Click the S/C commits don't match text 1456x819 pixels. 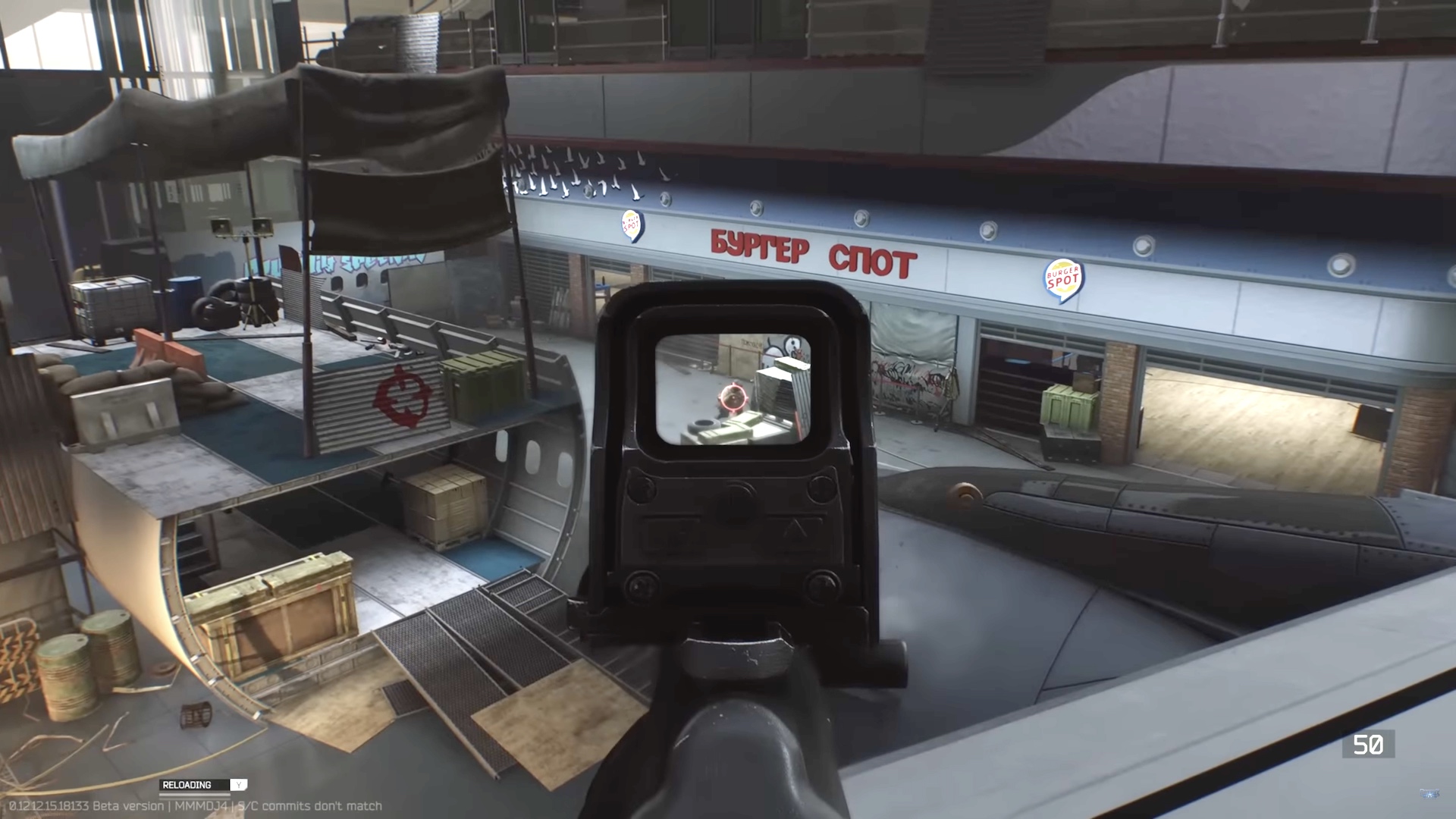pos(309,807)
